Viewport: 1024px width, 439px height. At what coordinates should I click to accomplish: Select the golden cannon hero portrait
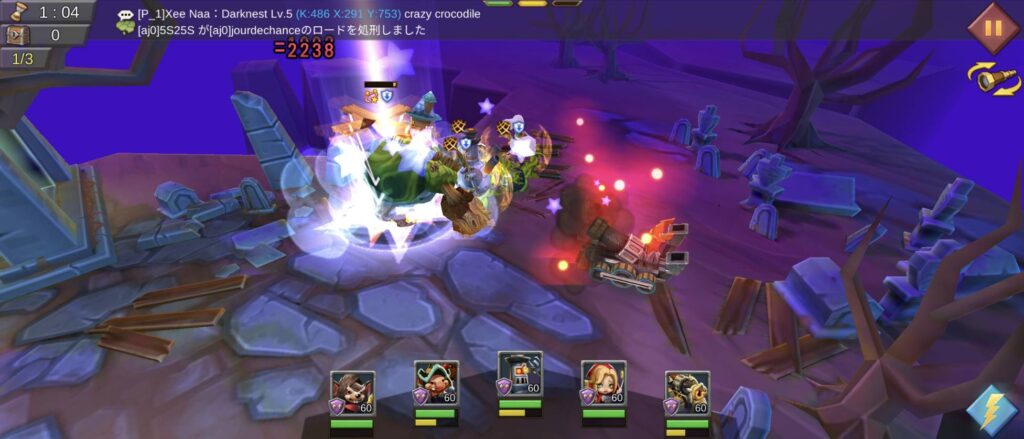[x=687, y=392]
